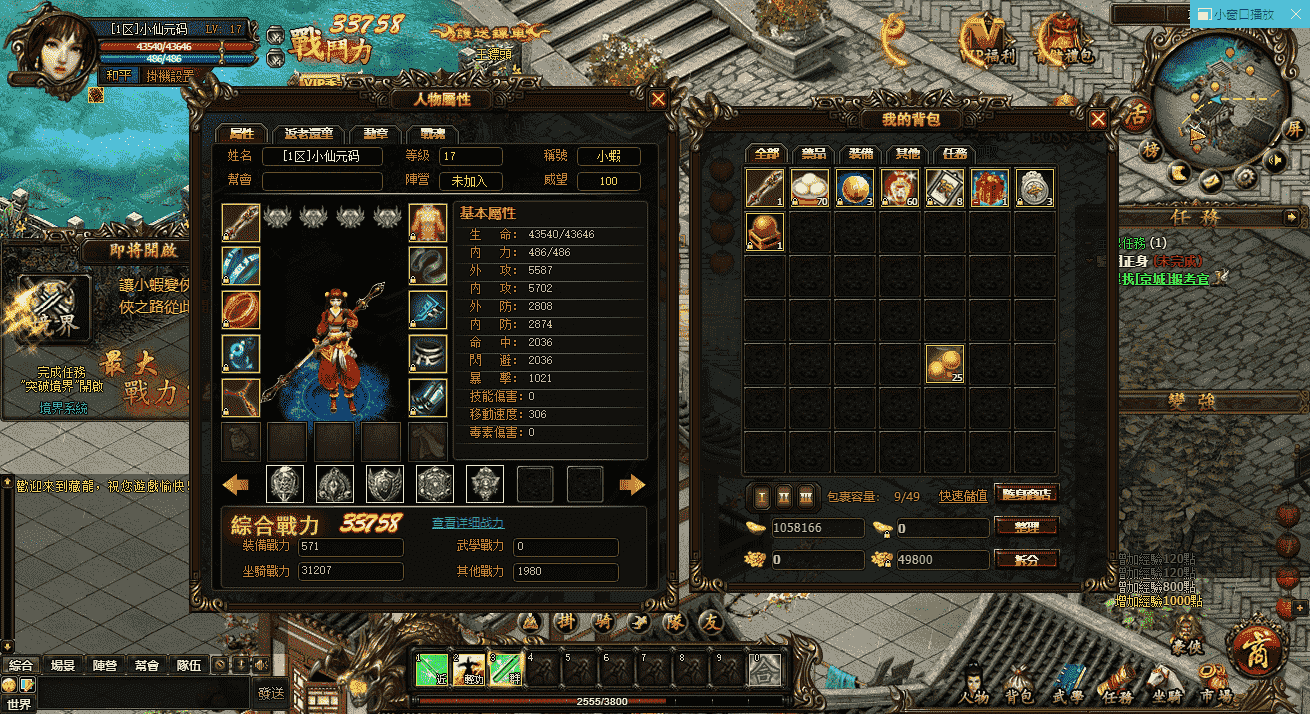Select the 任務 backpack tab
The height and width of the screenshot is (714, 1310).
[954, 154]
